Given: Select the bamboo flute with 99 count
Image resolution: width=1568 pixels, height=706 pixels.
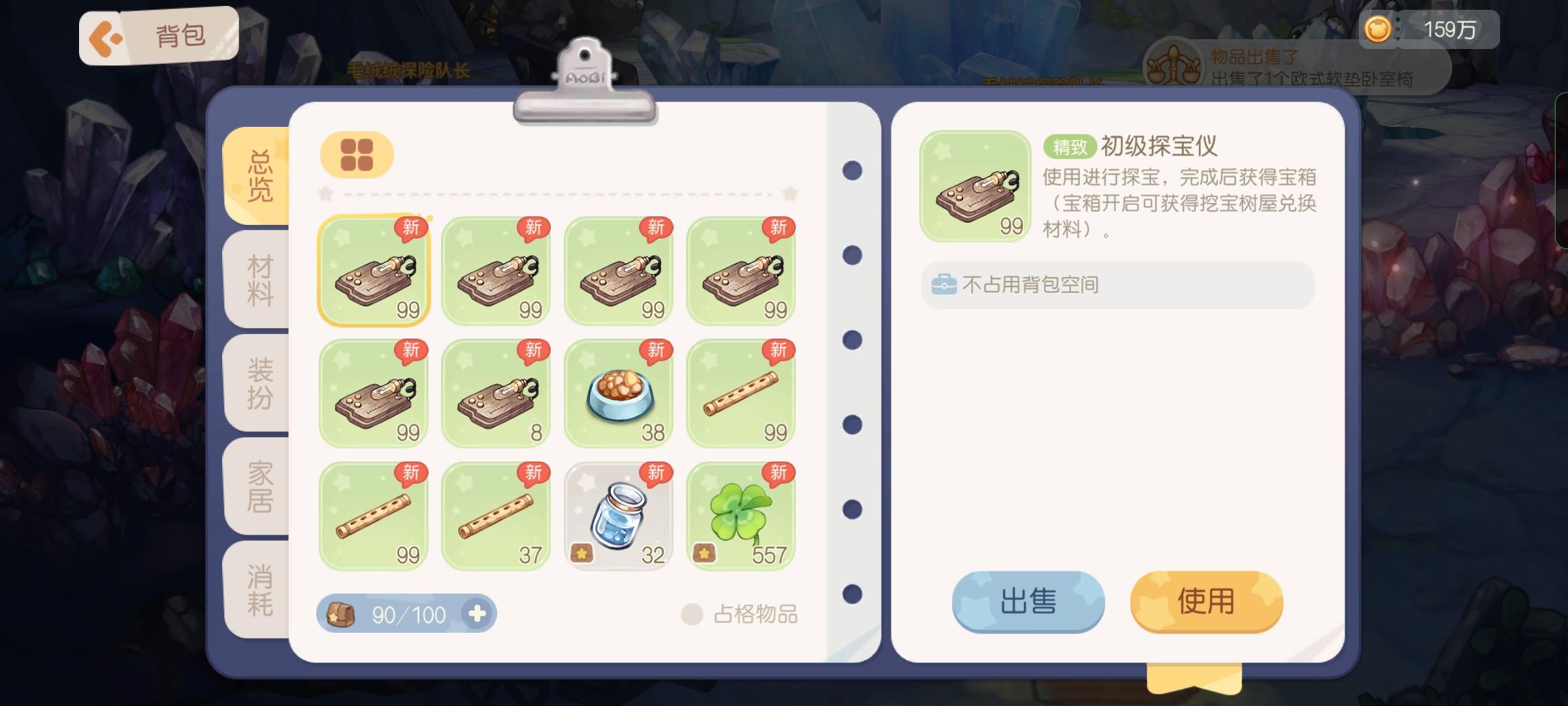Looking at the screenshot, I should (740, 392).
